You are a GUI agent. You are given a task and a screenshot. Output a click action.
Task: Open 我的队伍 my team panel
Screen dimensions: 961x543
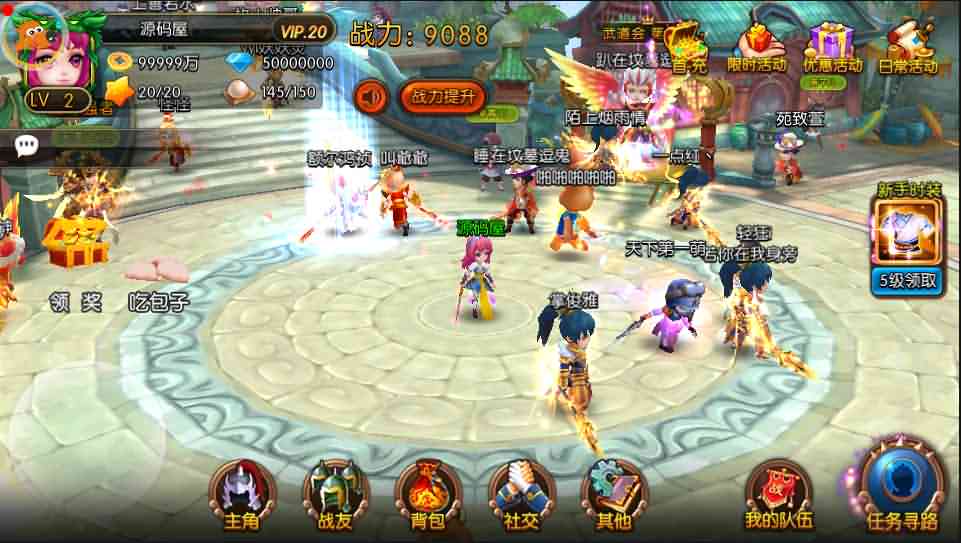coord(778,495)
